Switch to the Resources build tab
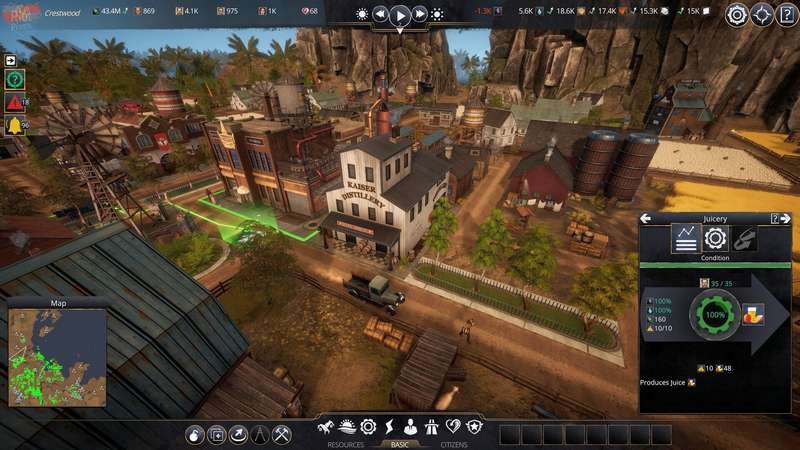This screenshot has width=800, height=450. click(x=345, y=444)
